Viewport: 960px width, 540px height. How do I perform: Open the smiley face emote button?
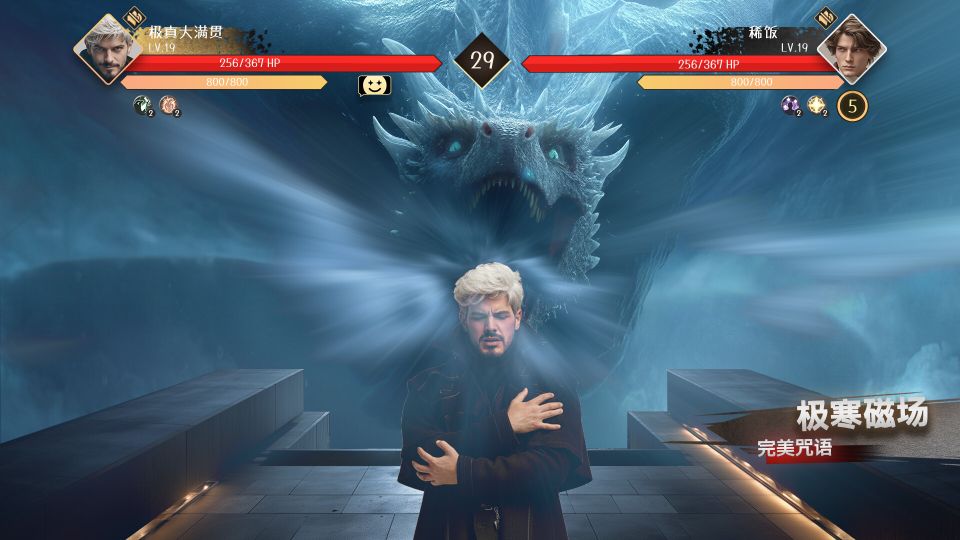point(374,86)
